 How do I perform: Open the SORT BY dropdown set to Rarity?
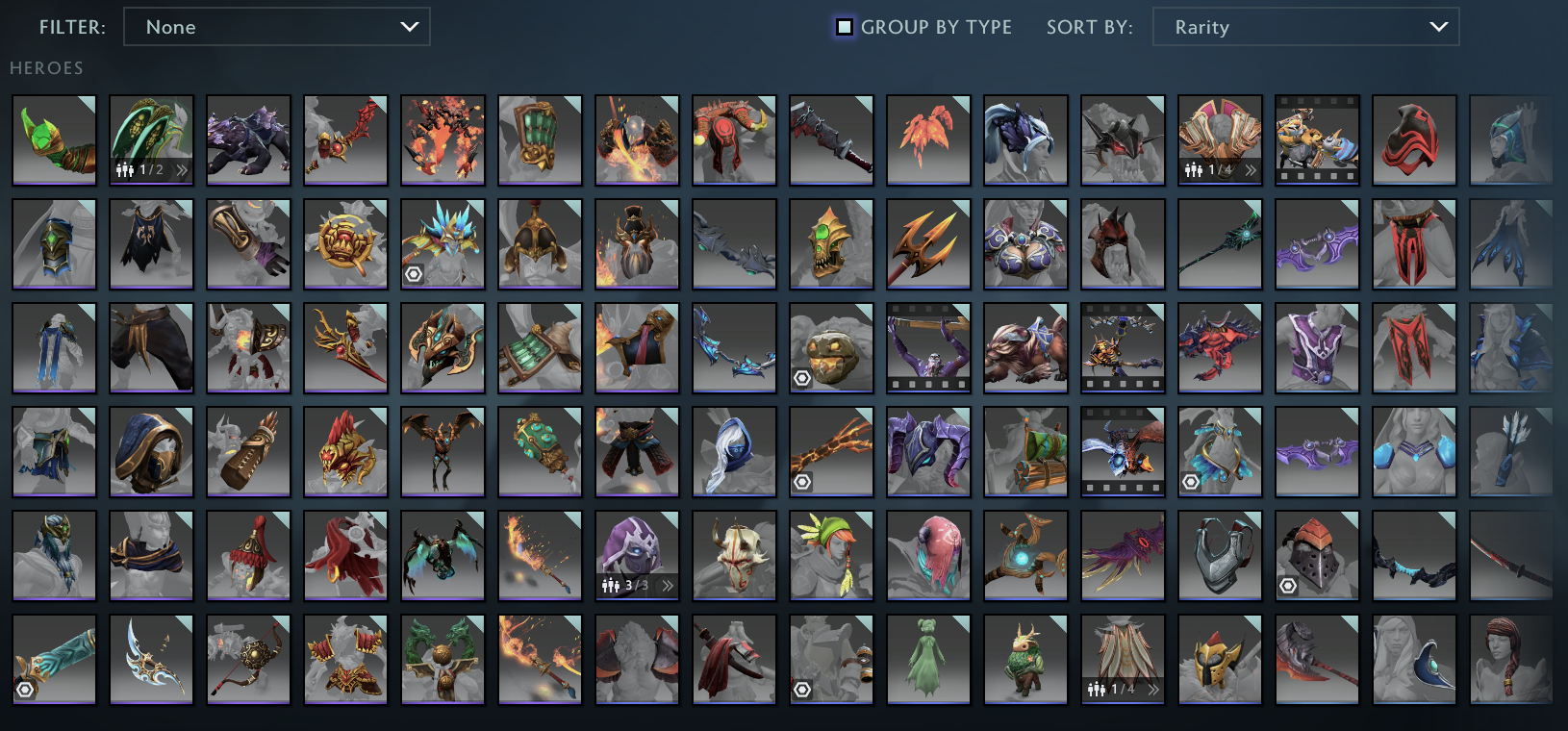tap(1305, 27)
